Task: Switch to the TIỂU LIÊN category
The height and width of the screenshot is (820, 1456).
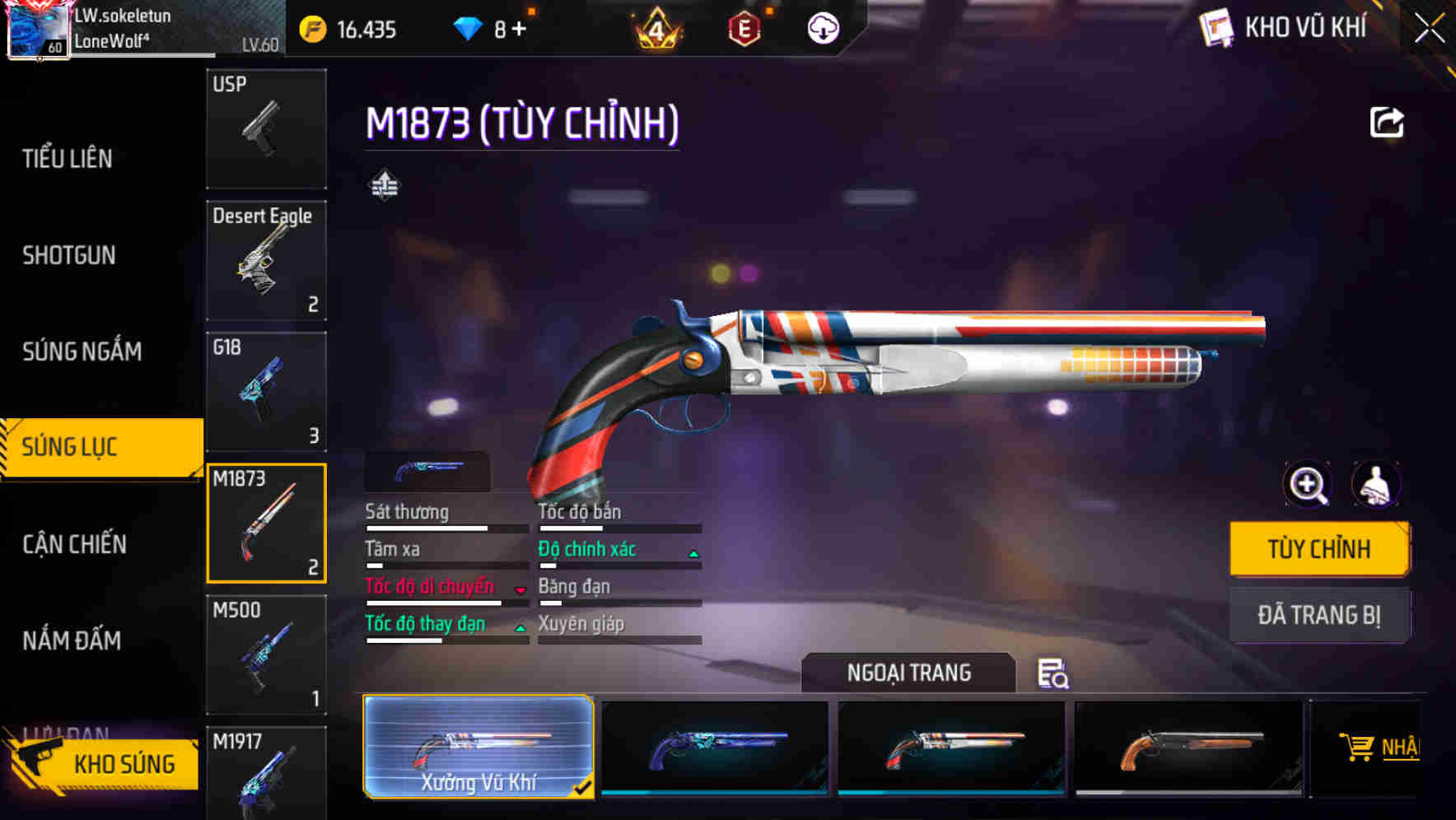Action: (x=68, y=159)
